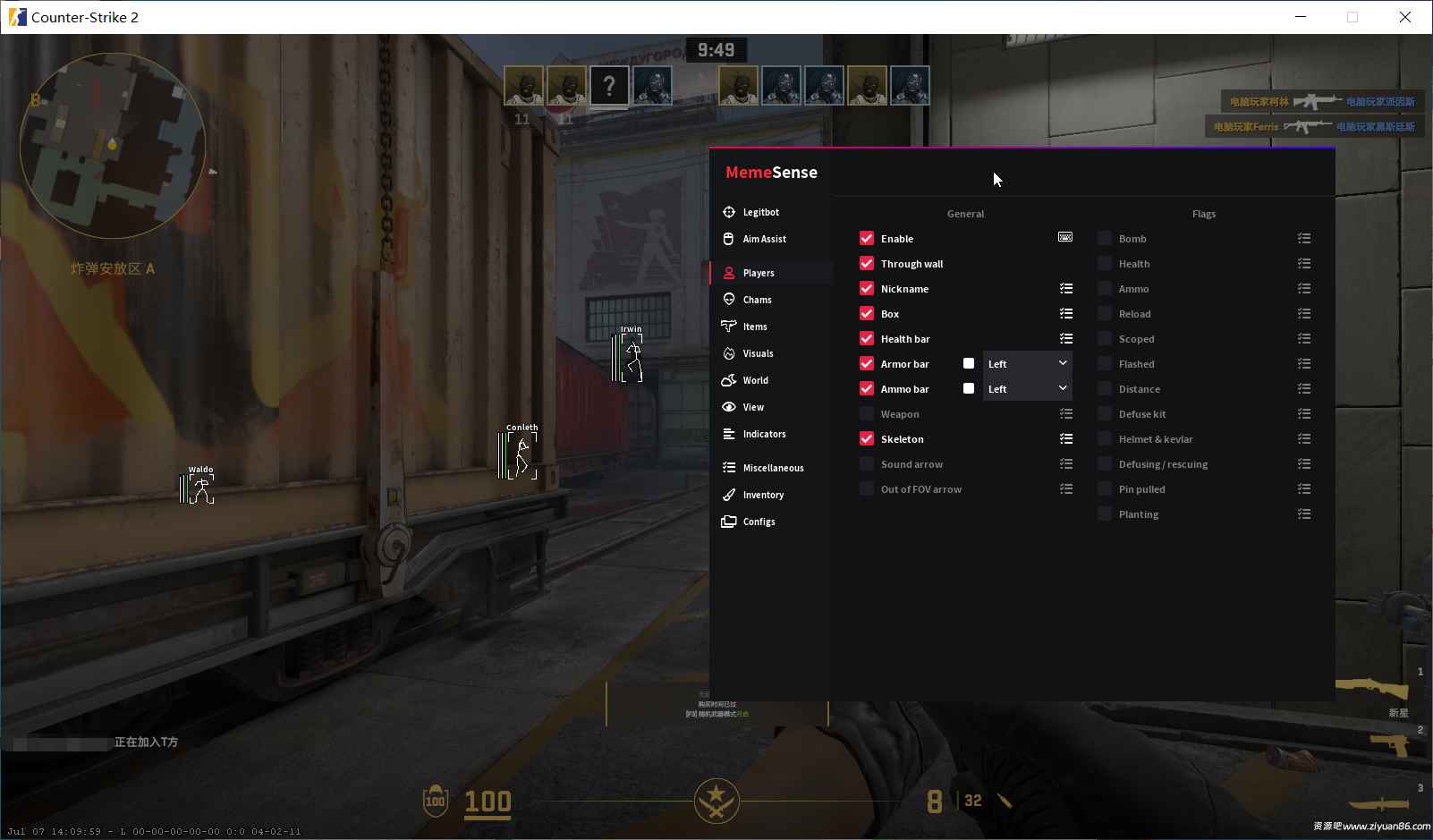Click the Health bar options button
Screen dimensions: 1433x840
pos(1066,338)
